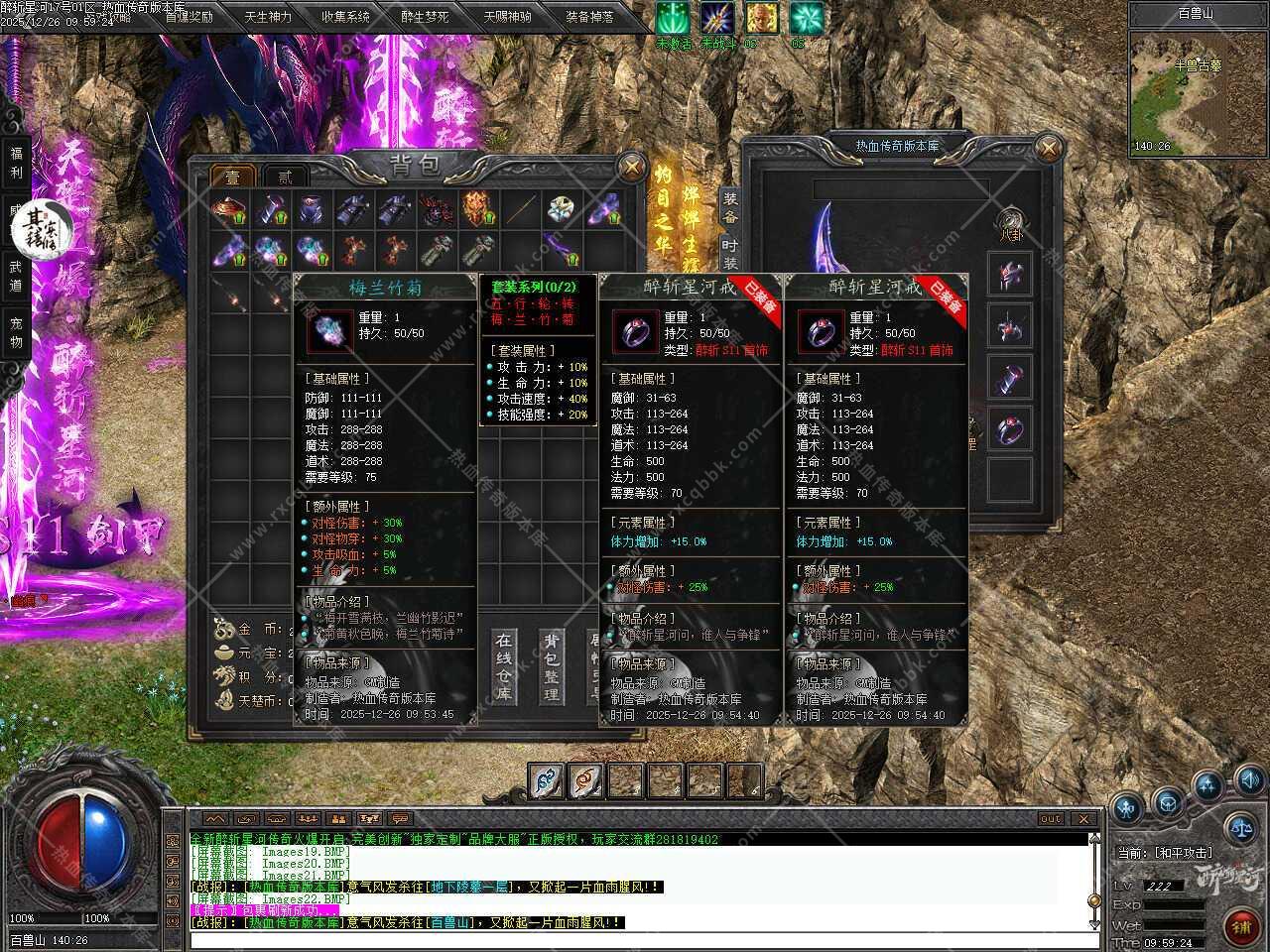Open the 天生神力 top menu
The height and width of the screenshot is (952, 1270).
coord(267,17)
